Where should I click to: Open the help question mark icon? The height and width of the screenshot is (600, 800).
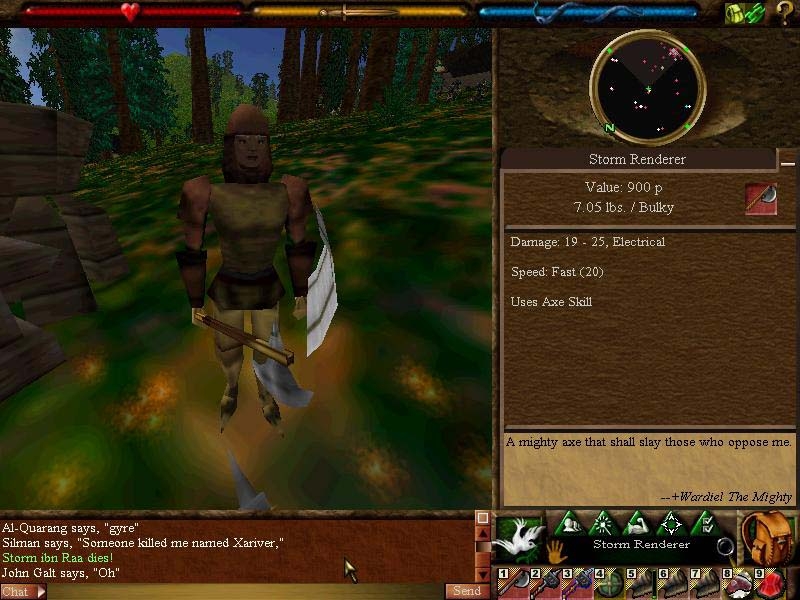pos(785,13)
